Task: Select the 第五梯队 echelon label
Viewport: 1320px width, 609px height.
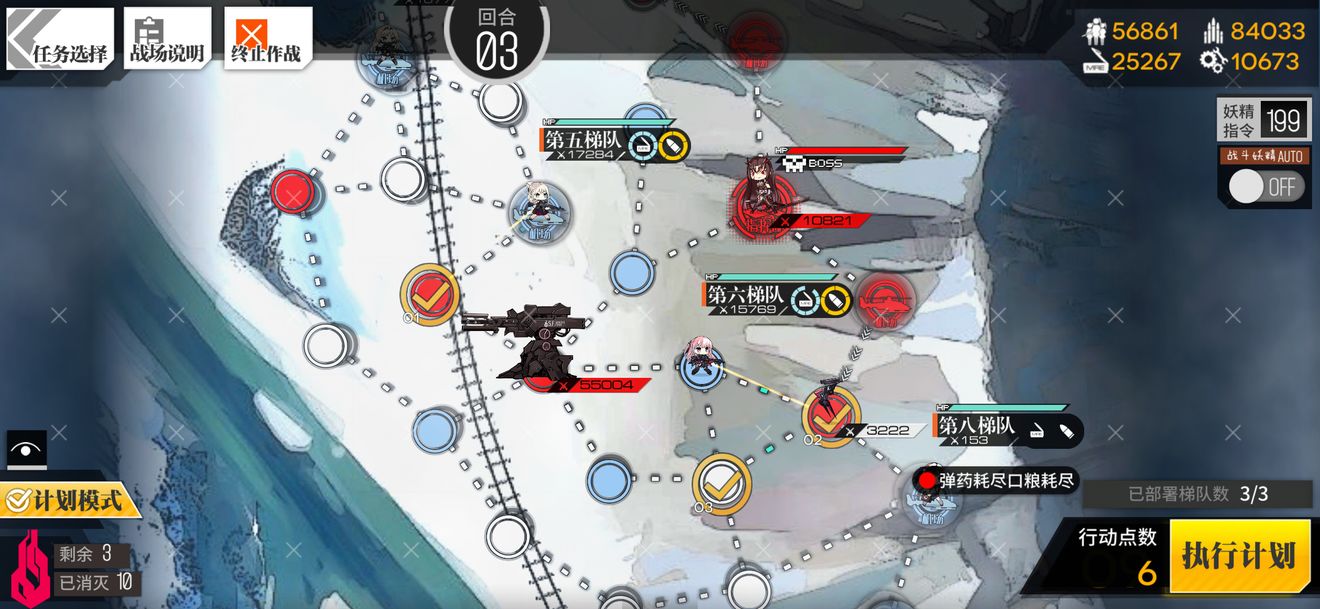Action: (584, 142)
